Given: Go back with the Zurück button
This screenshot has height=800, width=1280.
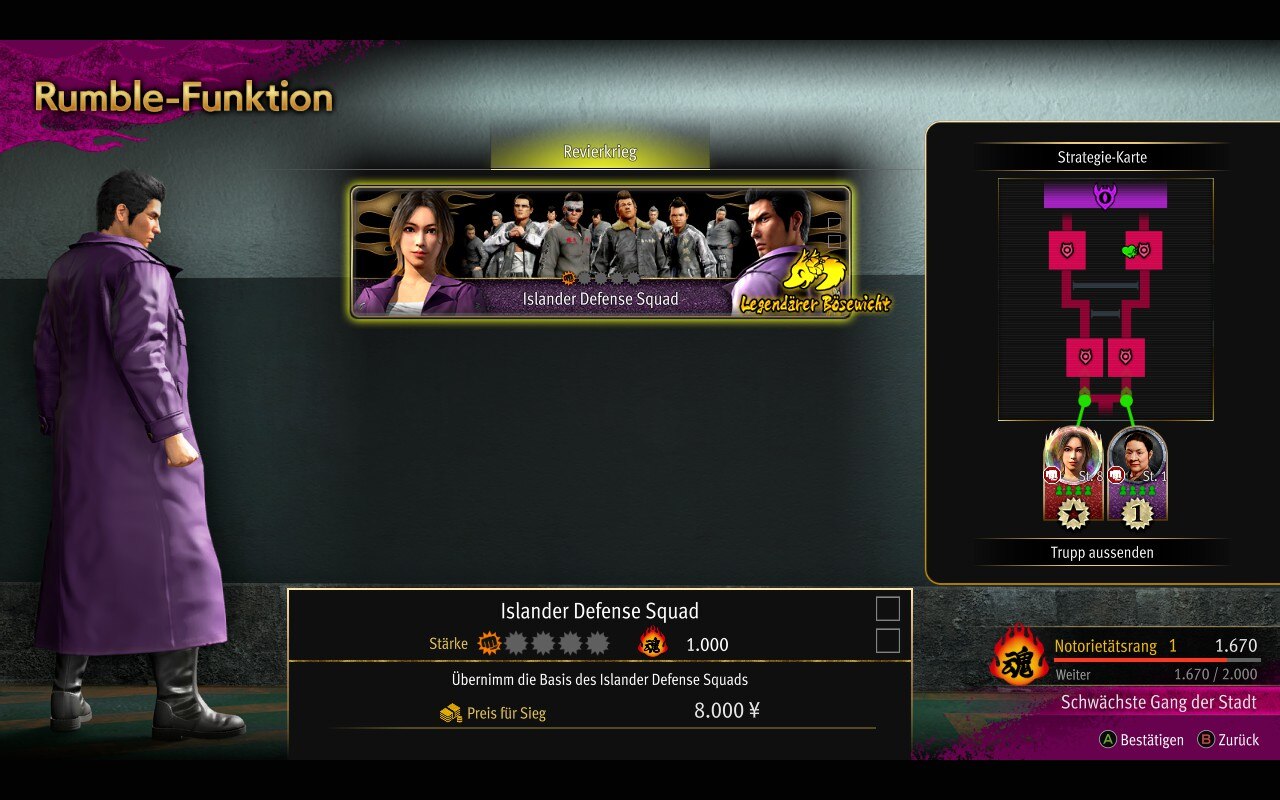Looking at the screenshot, I should (1229, 740).
